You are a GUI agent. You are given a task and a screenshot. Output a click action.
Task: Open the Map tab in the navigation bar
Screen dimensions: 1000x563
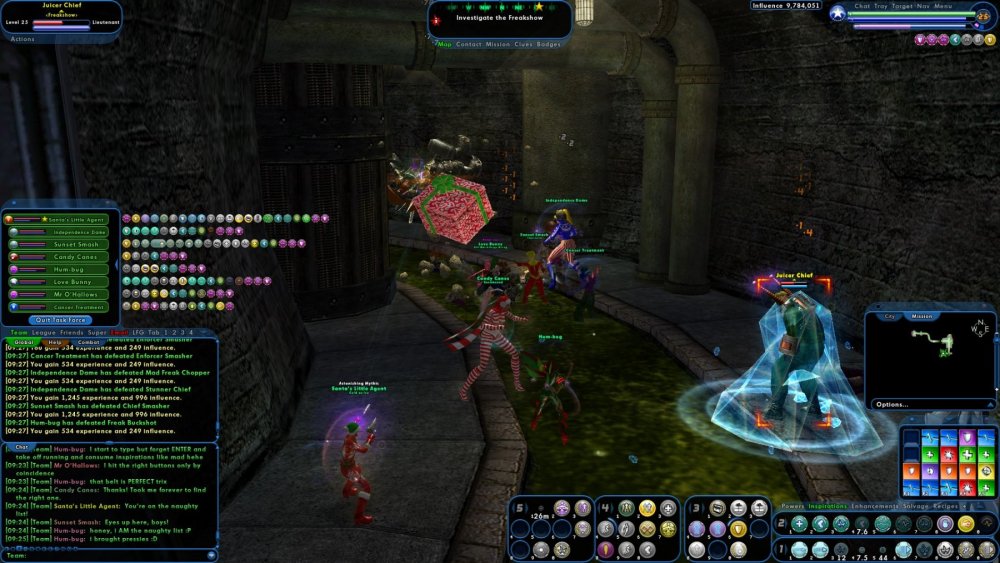[446, 44]
